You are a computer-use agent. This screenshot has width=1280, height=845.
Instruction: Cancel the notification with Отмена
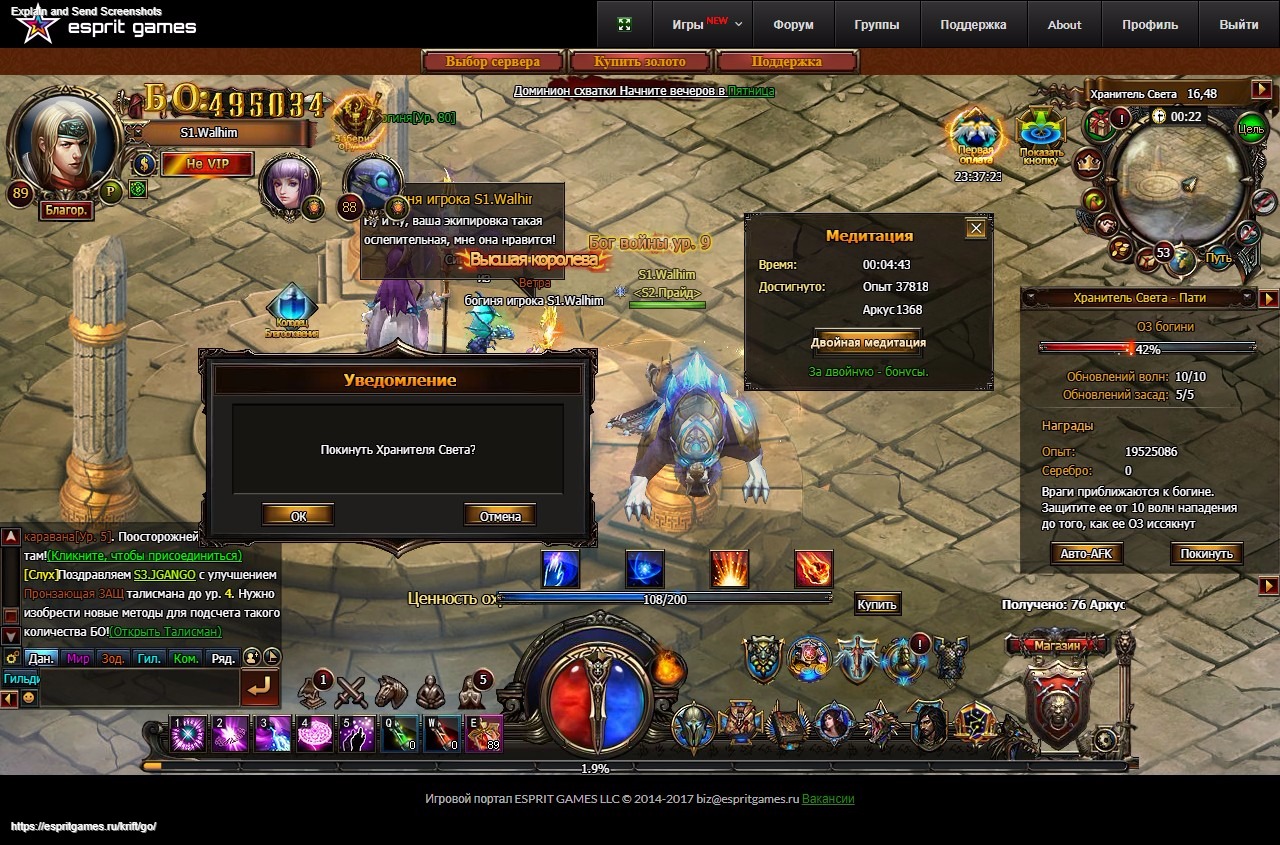point(500,515)
